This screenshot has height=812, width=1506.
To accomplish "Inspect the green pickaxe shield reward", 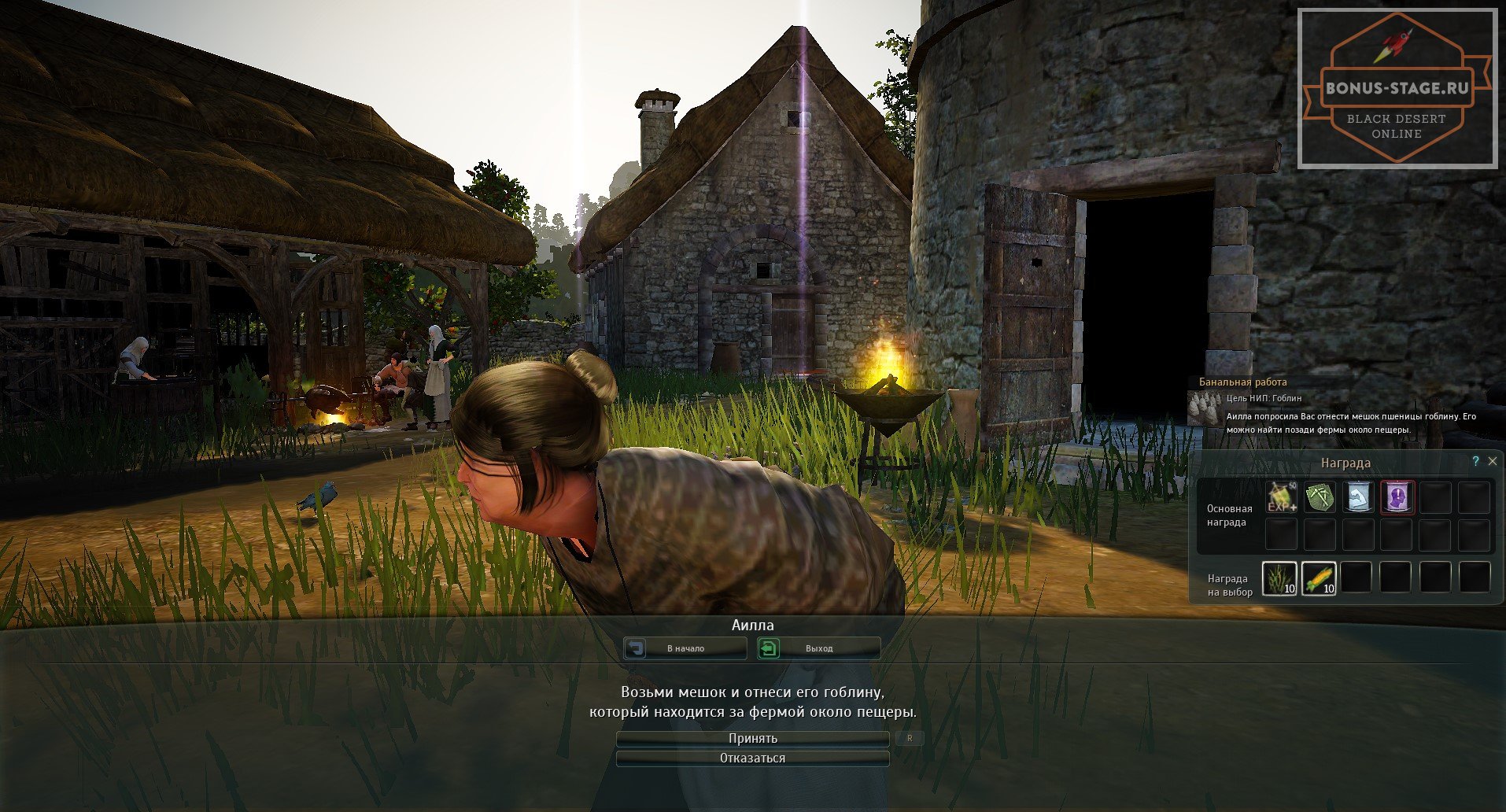I will (x=1320, y=497).
